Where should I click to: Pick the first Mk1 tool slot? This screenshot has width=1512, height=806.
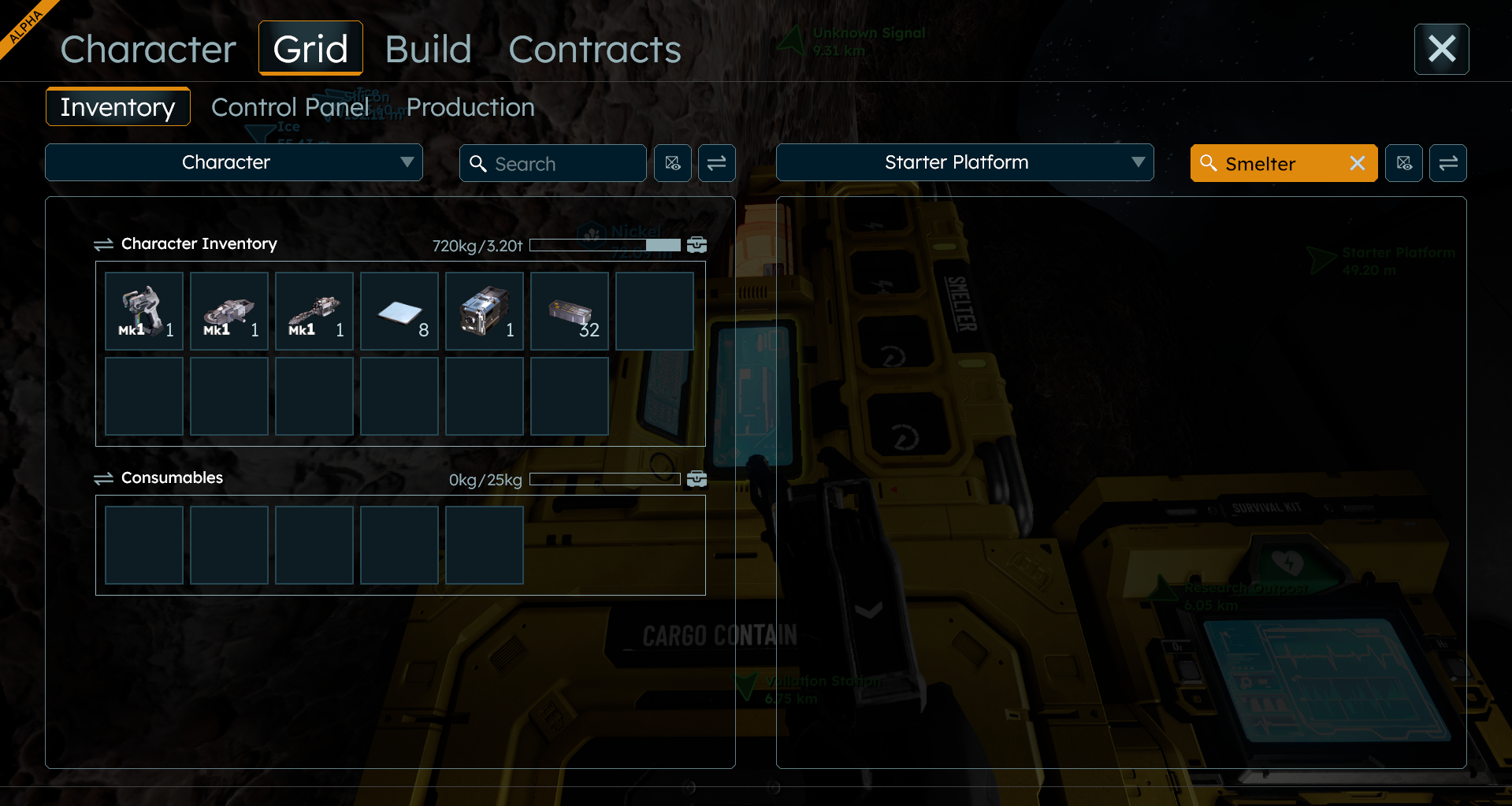point(144,311)
